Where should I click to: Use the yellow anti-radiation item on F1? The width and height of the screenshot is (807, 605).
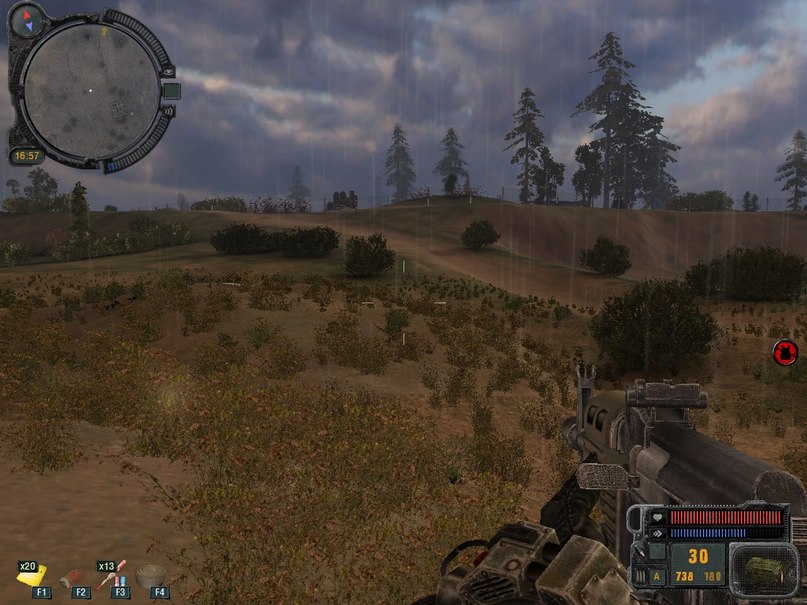pyautogui.click(x=35, y=577)
